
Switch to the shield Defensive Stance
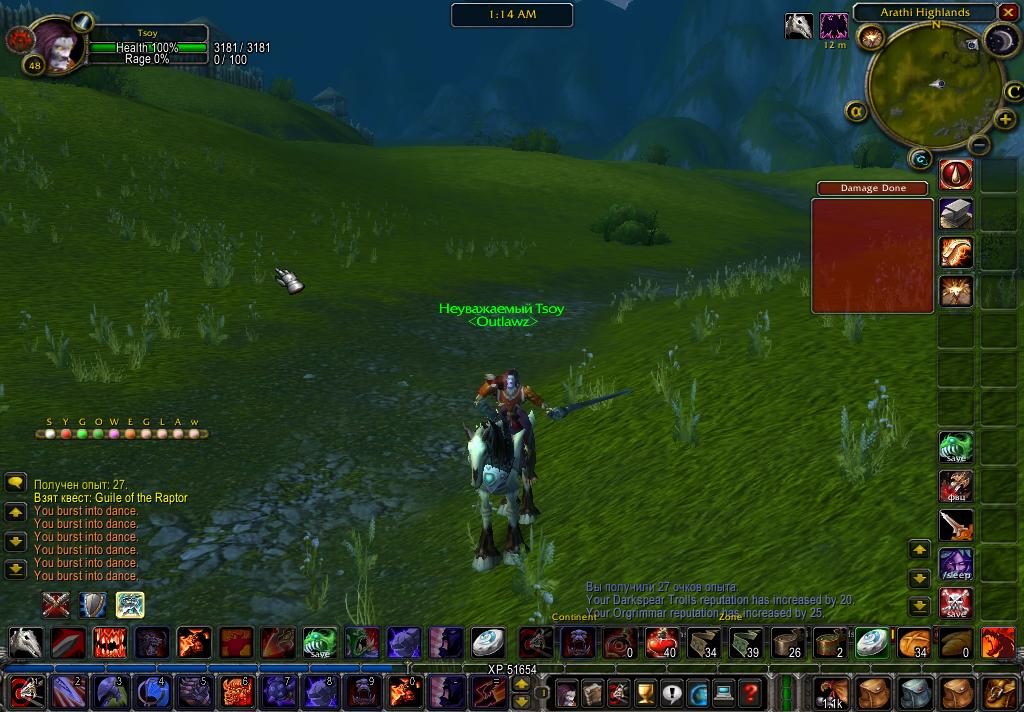click(93, 604)
